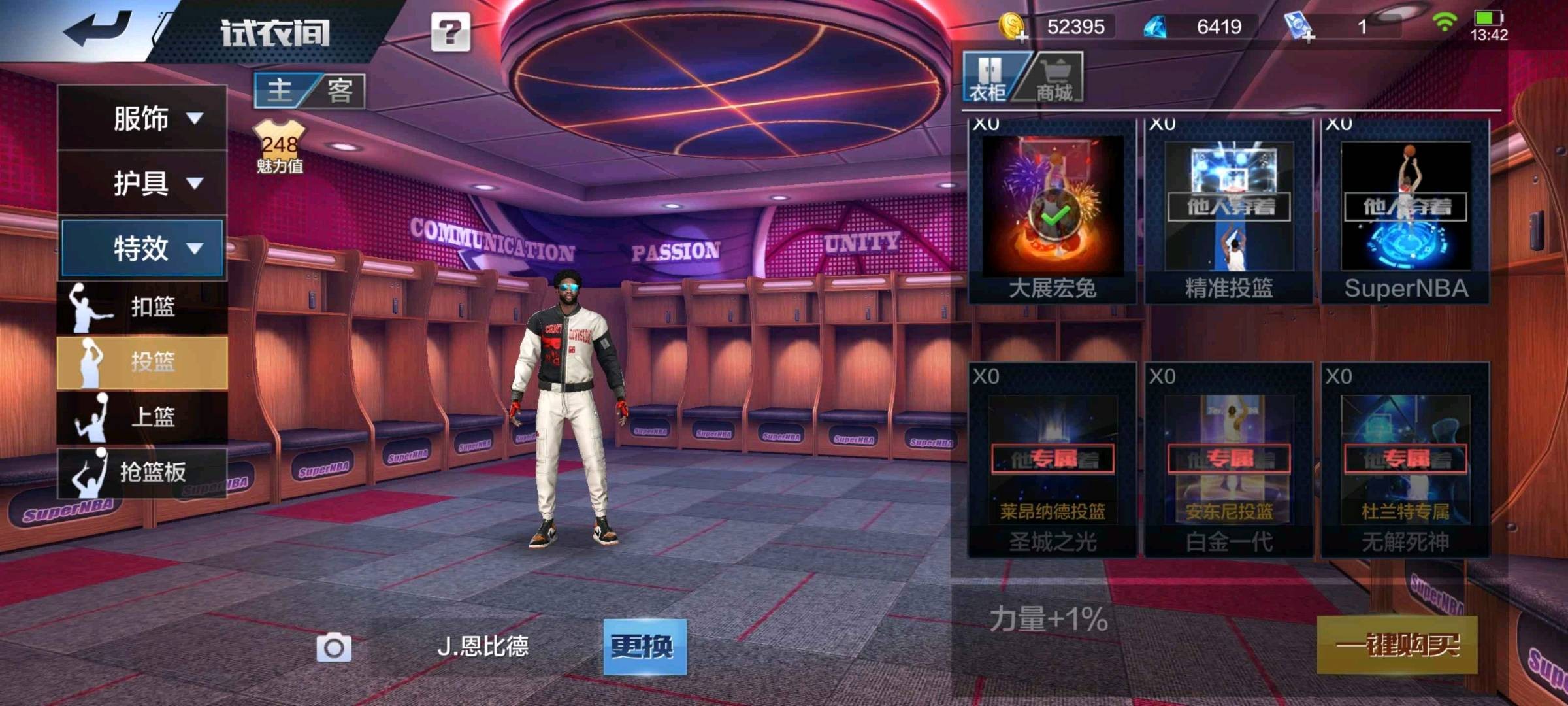Select the 精准投篮 effect item
Viewport: 1568px width, 706px height.
pyautogui.click(x=1229, y=210)
